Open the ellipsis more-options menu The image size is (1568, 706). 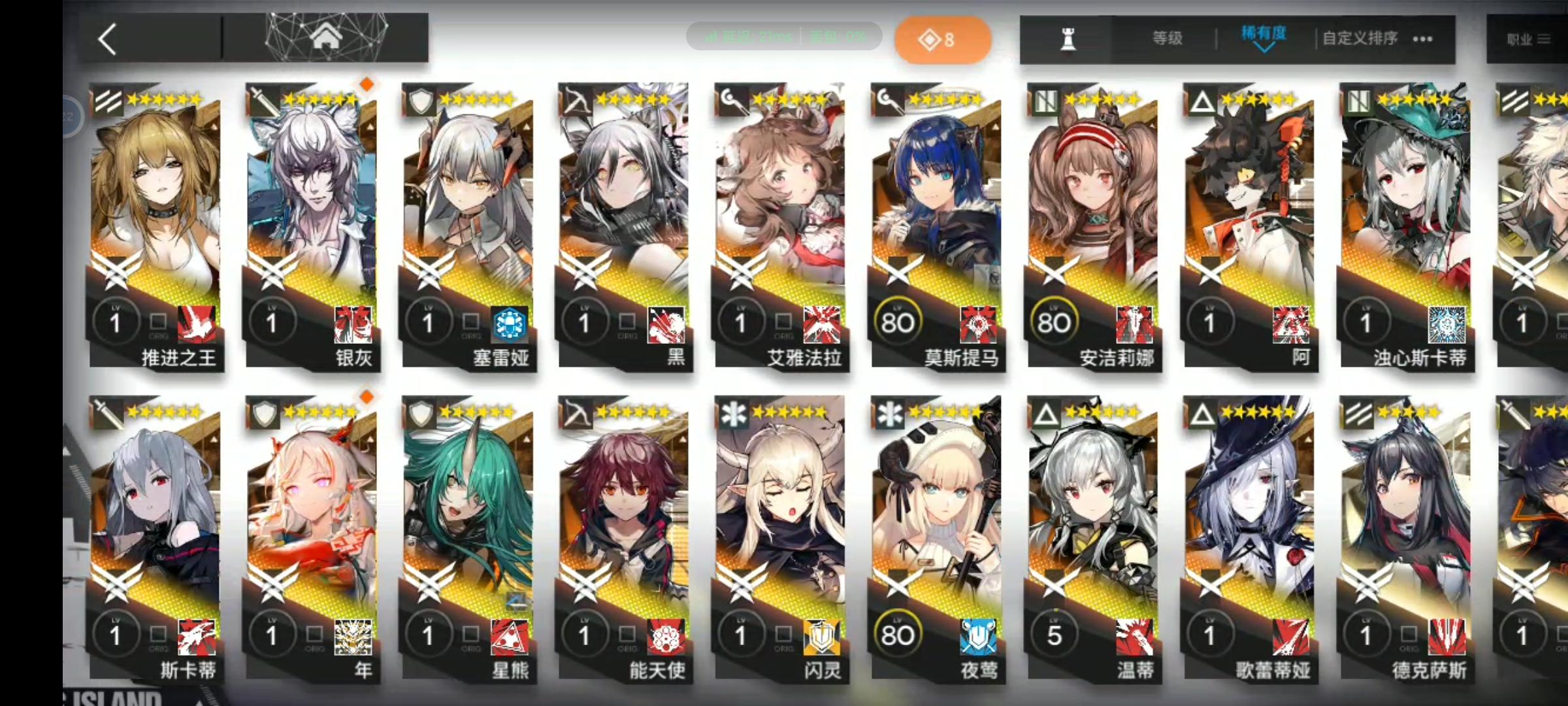(x=1422, y=39)
